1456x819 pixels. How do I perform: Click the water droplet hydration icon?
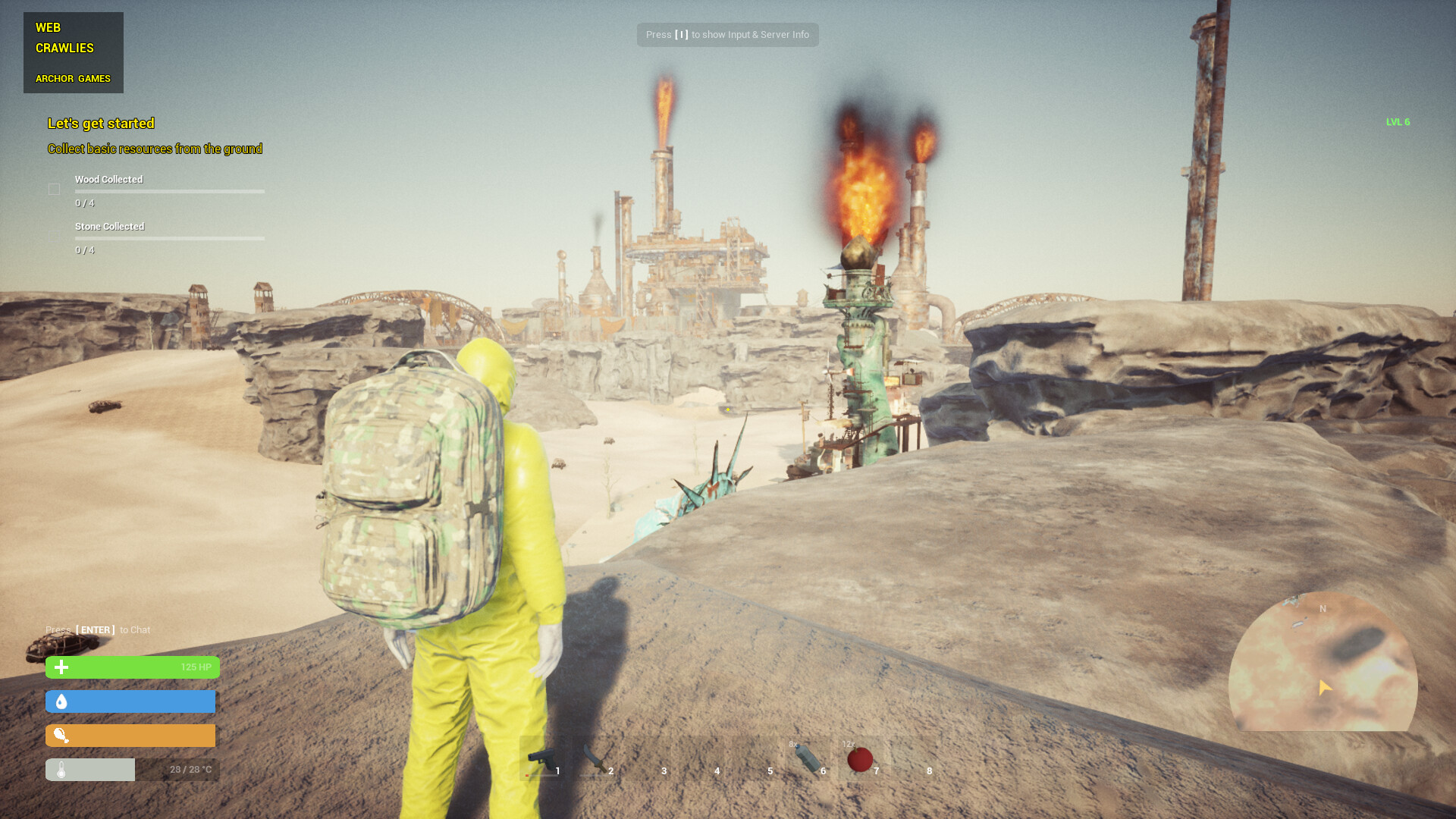(60, 701)
